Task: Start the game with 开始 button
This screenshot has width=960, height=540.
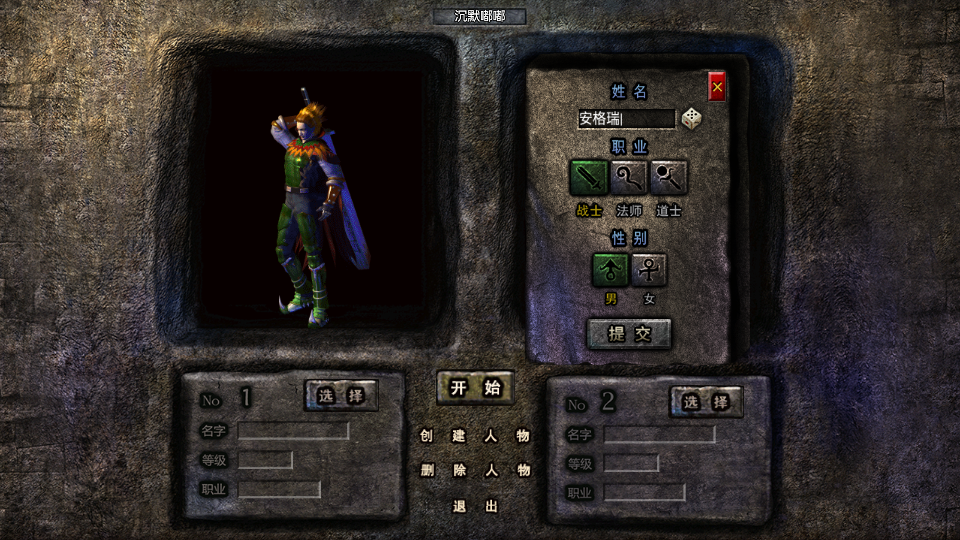Action: click(x=475, y=388)
